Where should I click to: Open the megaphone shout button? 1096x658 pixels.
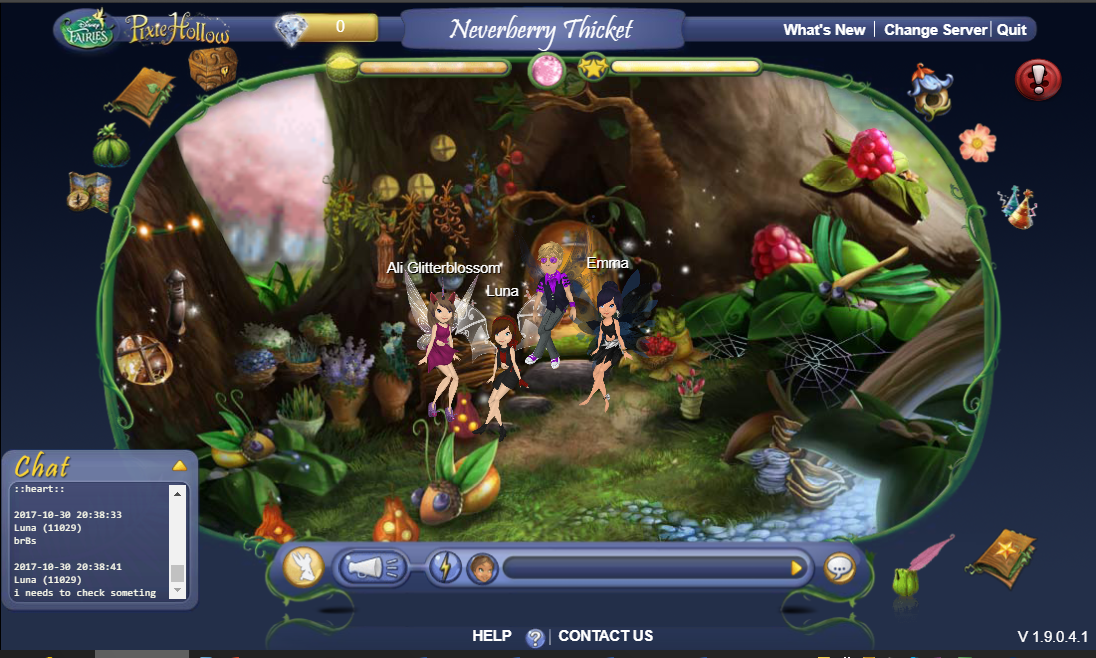372,568
